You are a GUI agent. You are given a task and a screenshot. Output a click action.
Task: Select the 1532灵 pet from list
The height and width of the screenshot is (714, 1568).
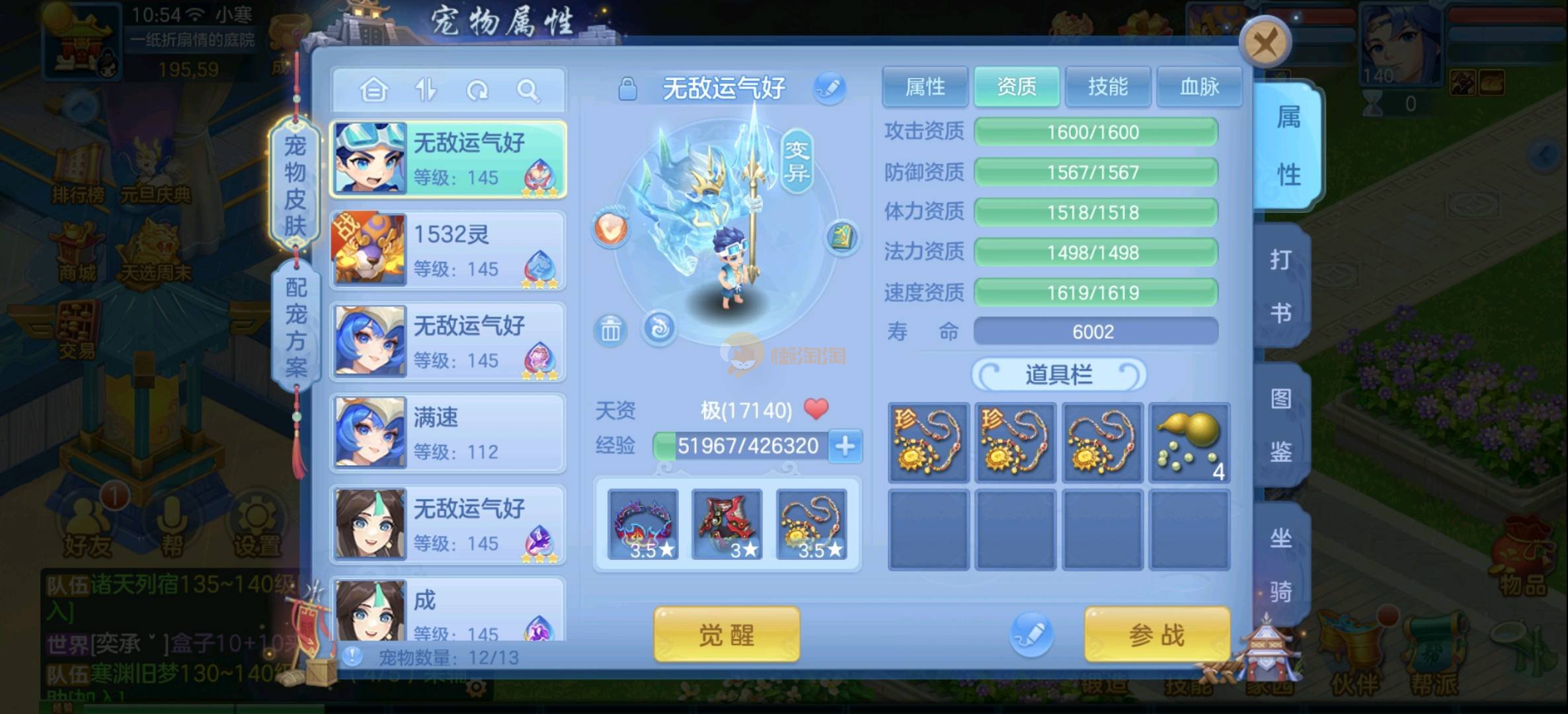click(x=448, y=250)
